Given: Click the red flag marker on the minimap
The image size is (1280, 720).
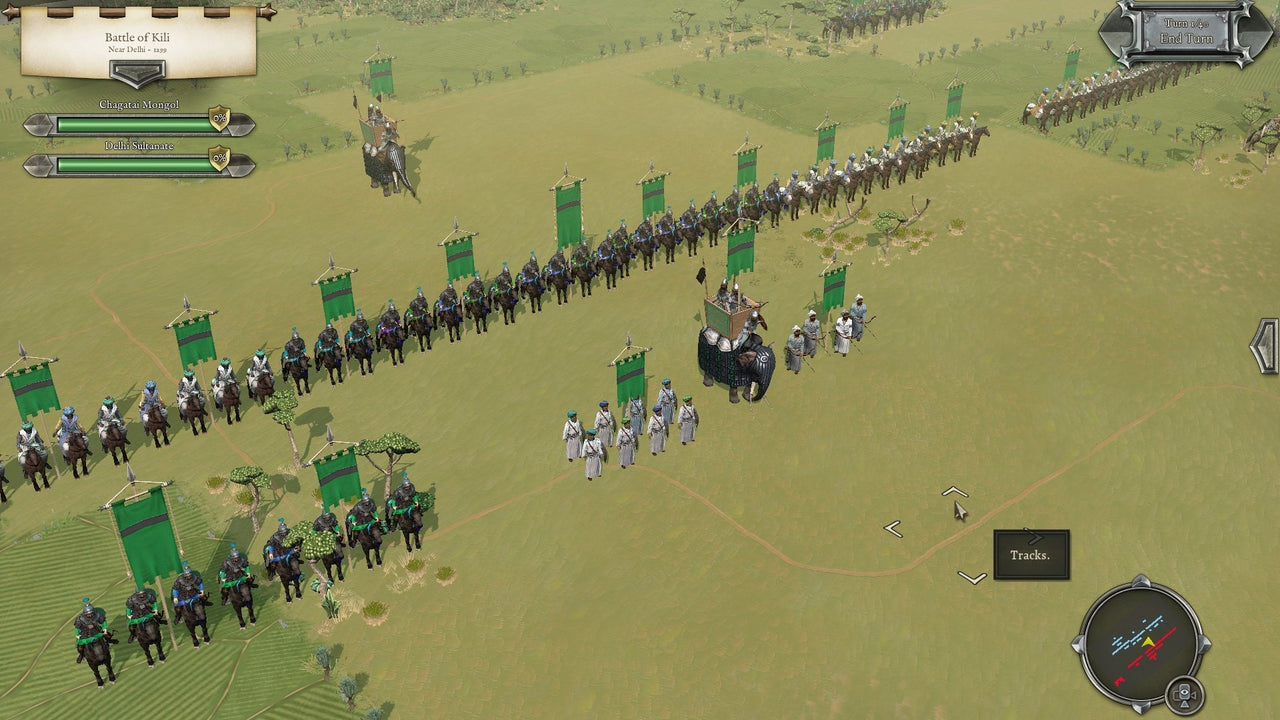Looking at the screenshot, I should [x=1119, y=681].
